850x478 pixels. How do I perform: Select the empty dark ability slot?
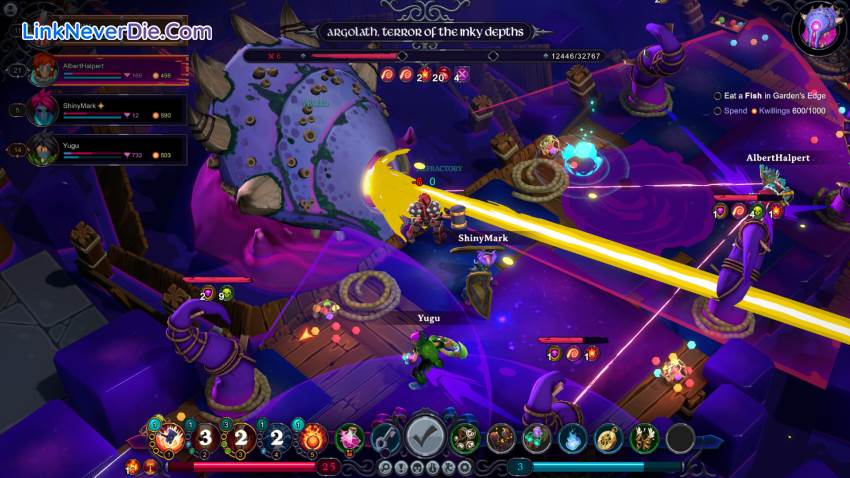(x=680, y=437)
